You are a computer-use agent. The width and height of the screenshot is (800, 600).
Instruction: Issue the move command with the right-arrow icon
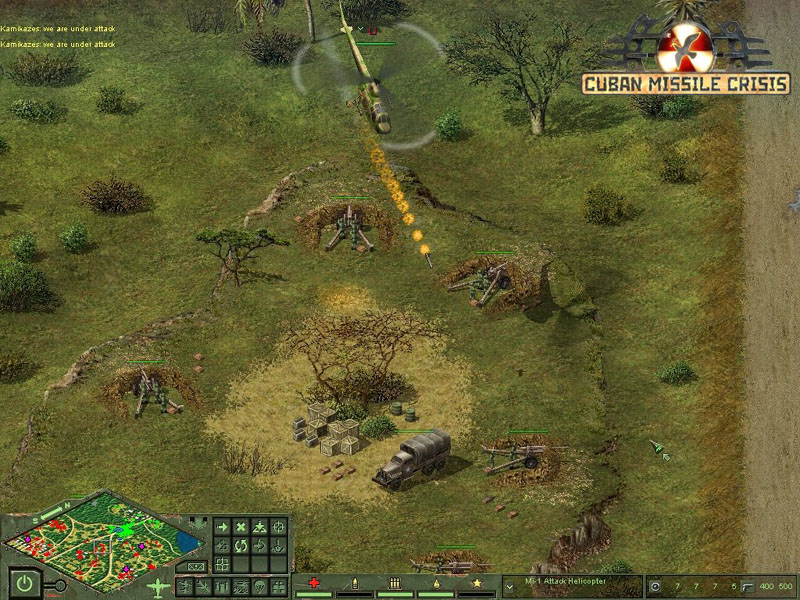[222, 527]
